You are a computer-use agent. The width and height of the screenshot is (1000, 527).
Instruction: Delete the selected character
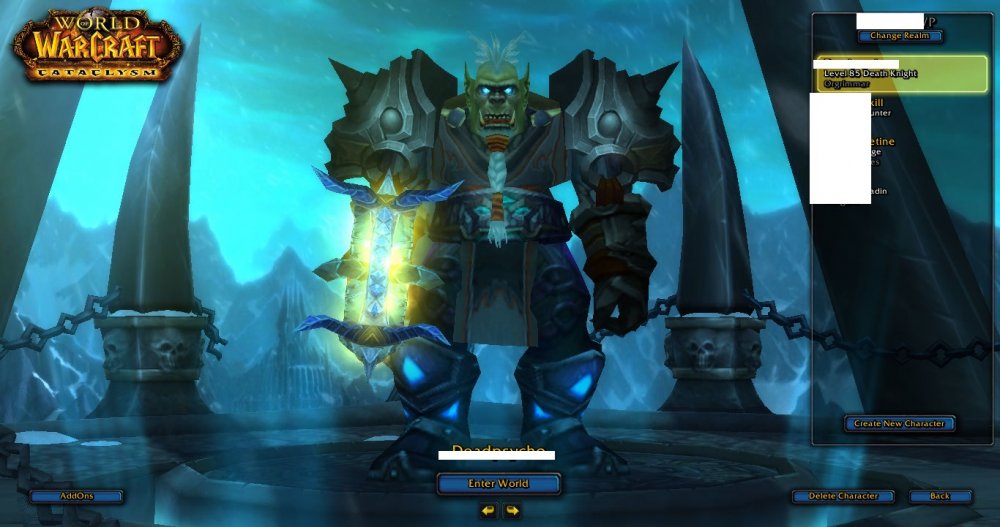[843, 496]
